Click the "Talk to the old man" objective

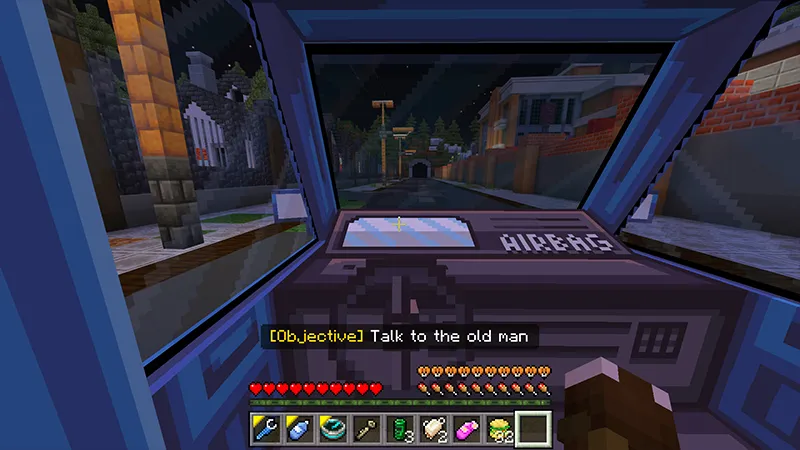400,336
